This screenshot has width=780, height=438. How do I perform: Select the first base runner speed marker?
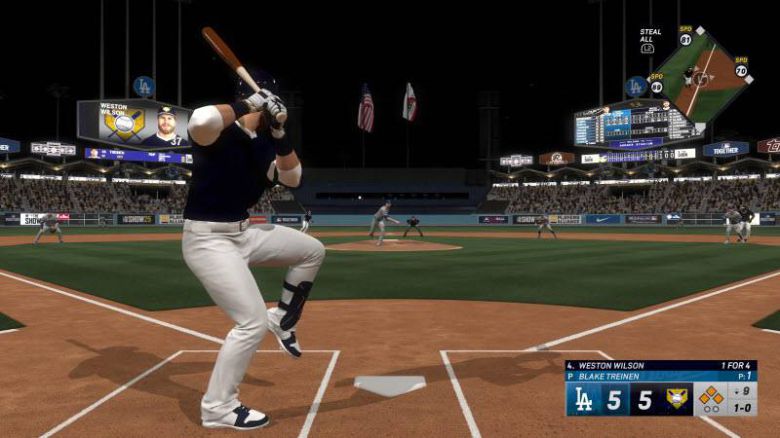coord(741,70)
